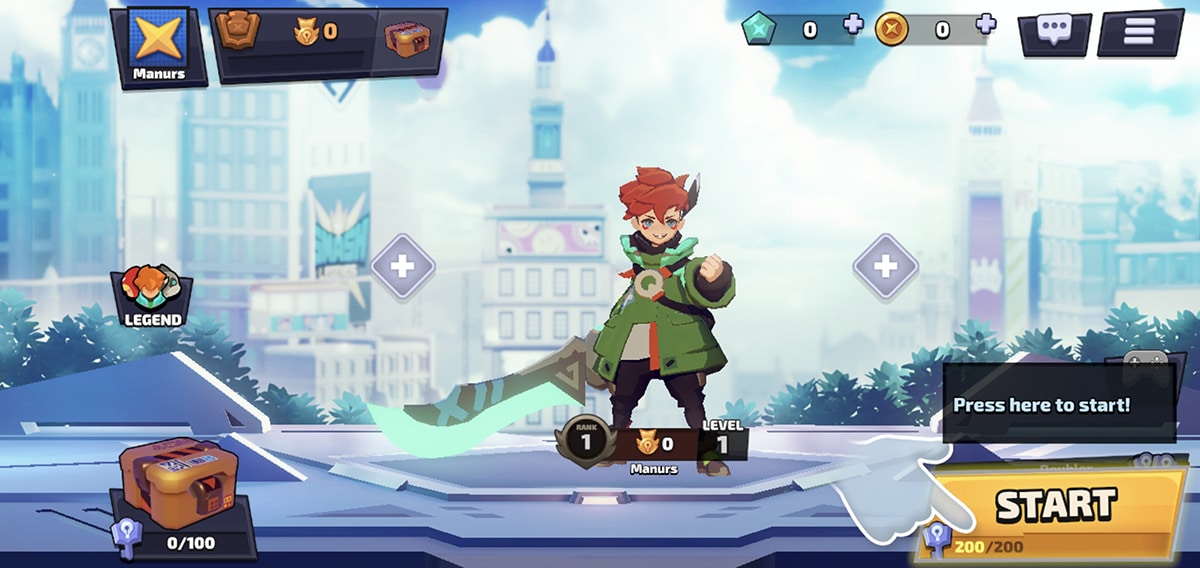Add more teal gem currency
This screenshot has width=1200, height=568.
click(x=853, y=25)
